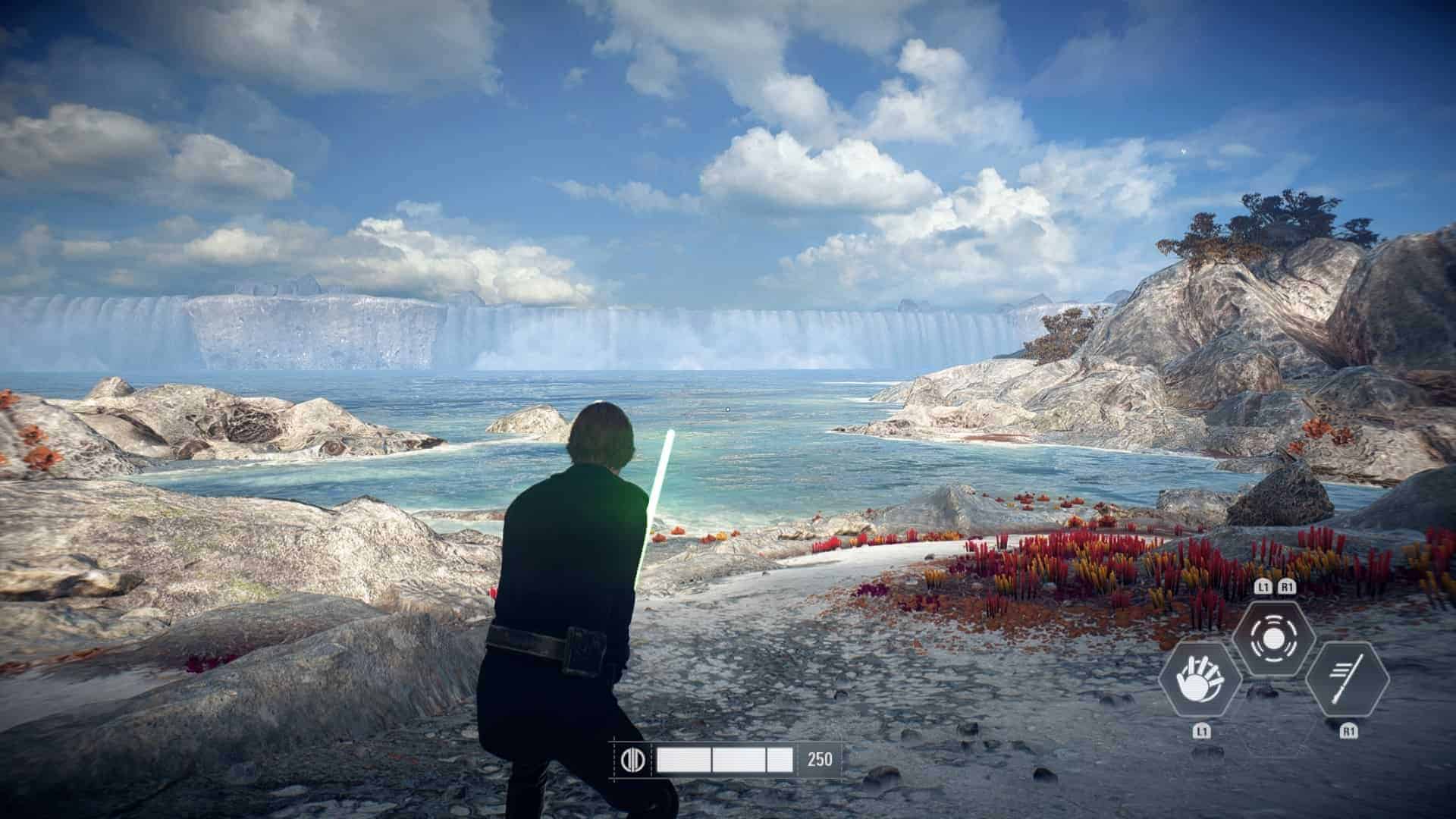Activate the Force Push hand ability
The image size is (1456, 819).
point(1200,679)
